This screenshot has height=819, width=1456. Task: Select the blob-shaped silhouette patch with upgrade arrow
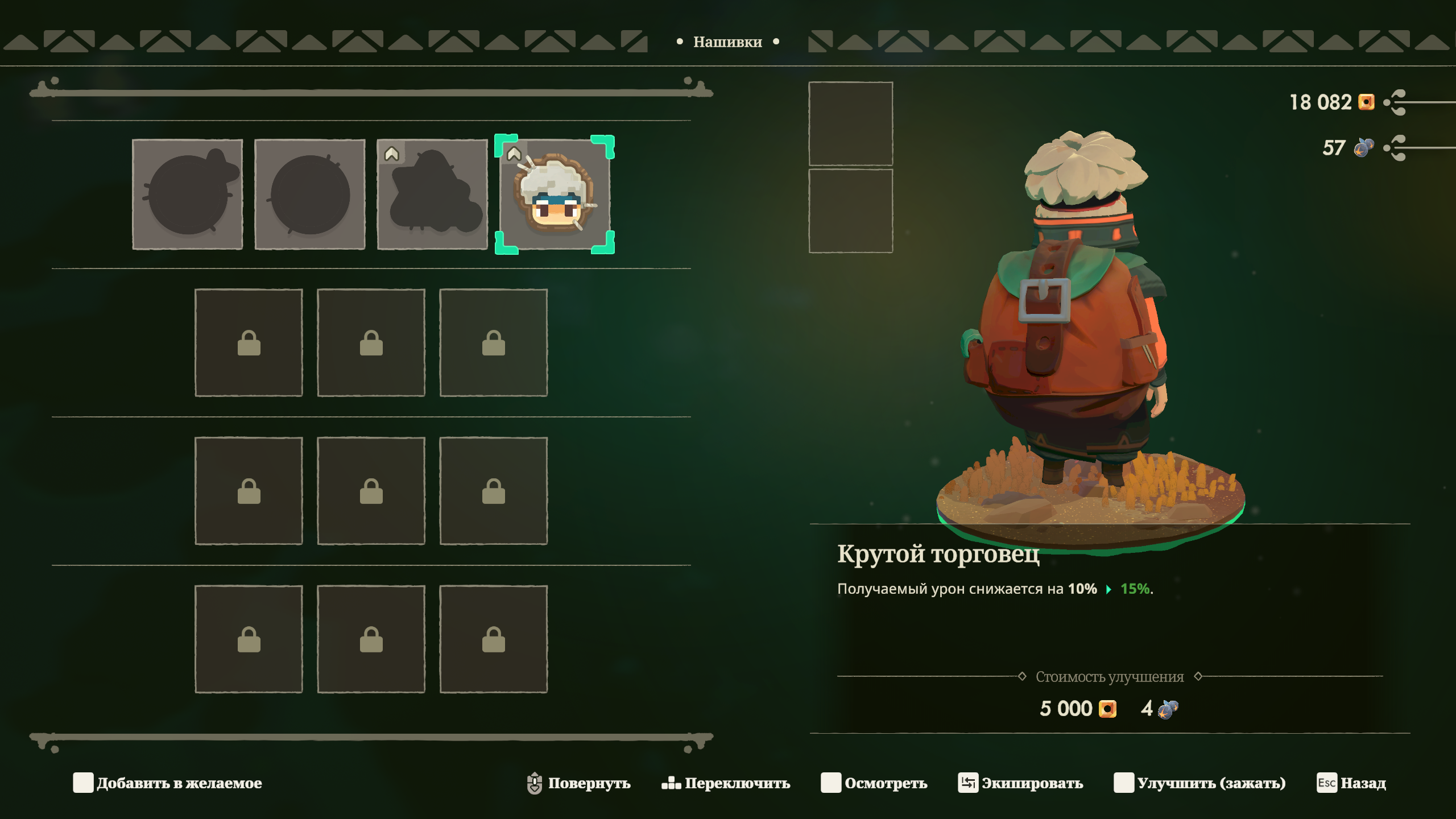[432, 195]
